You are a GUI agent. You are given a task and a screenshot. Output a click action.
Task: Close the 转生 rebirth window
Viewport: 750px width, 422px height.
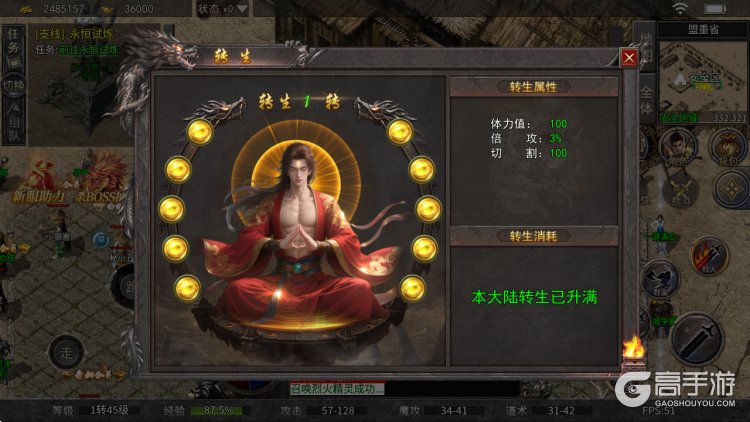click(x=629, y=57)
